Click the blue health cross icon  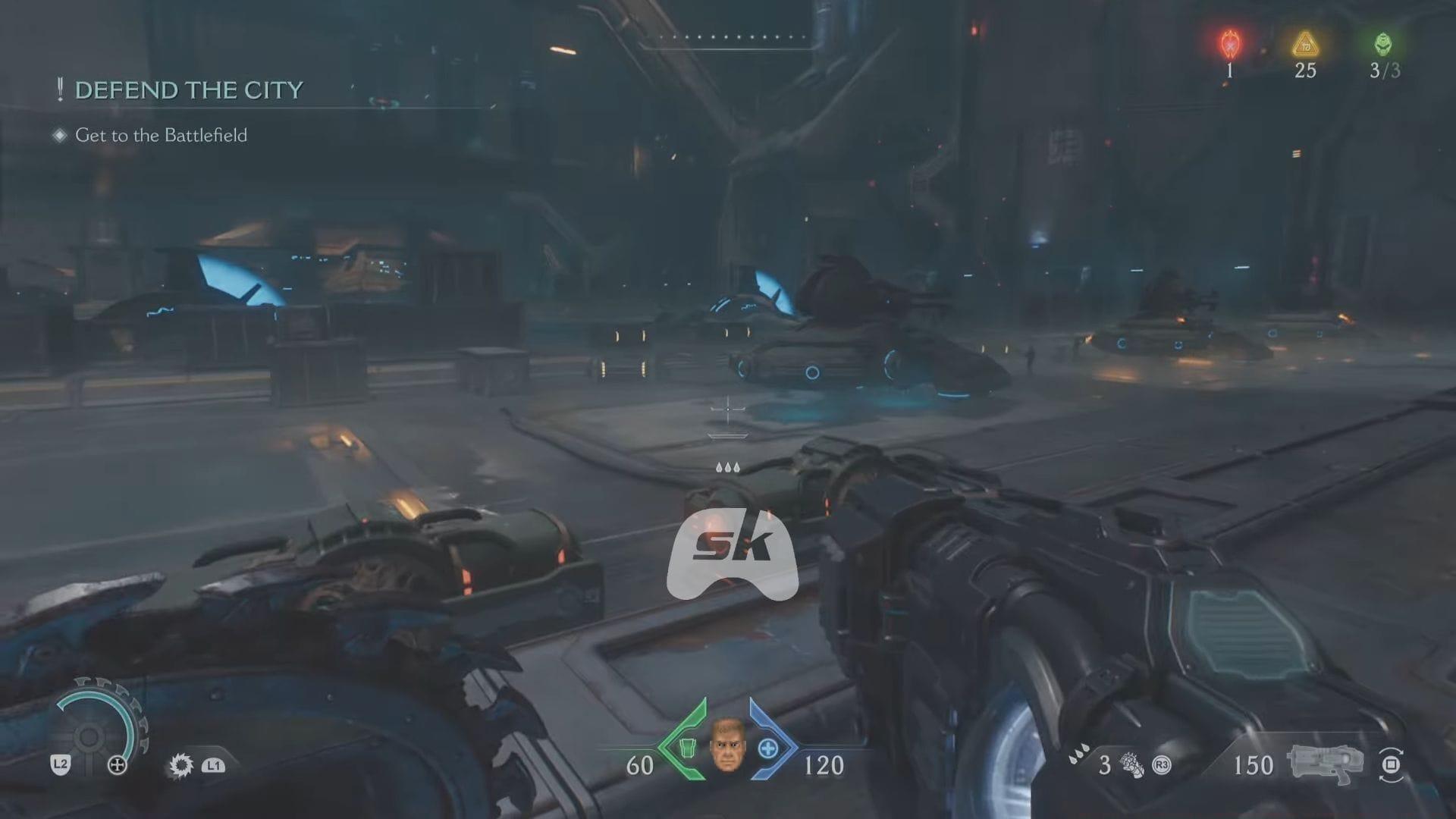pyautogui.click(x=767, y=748)
